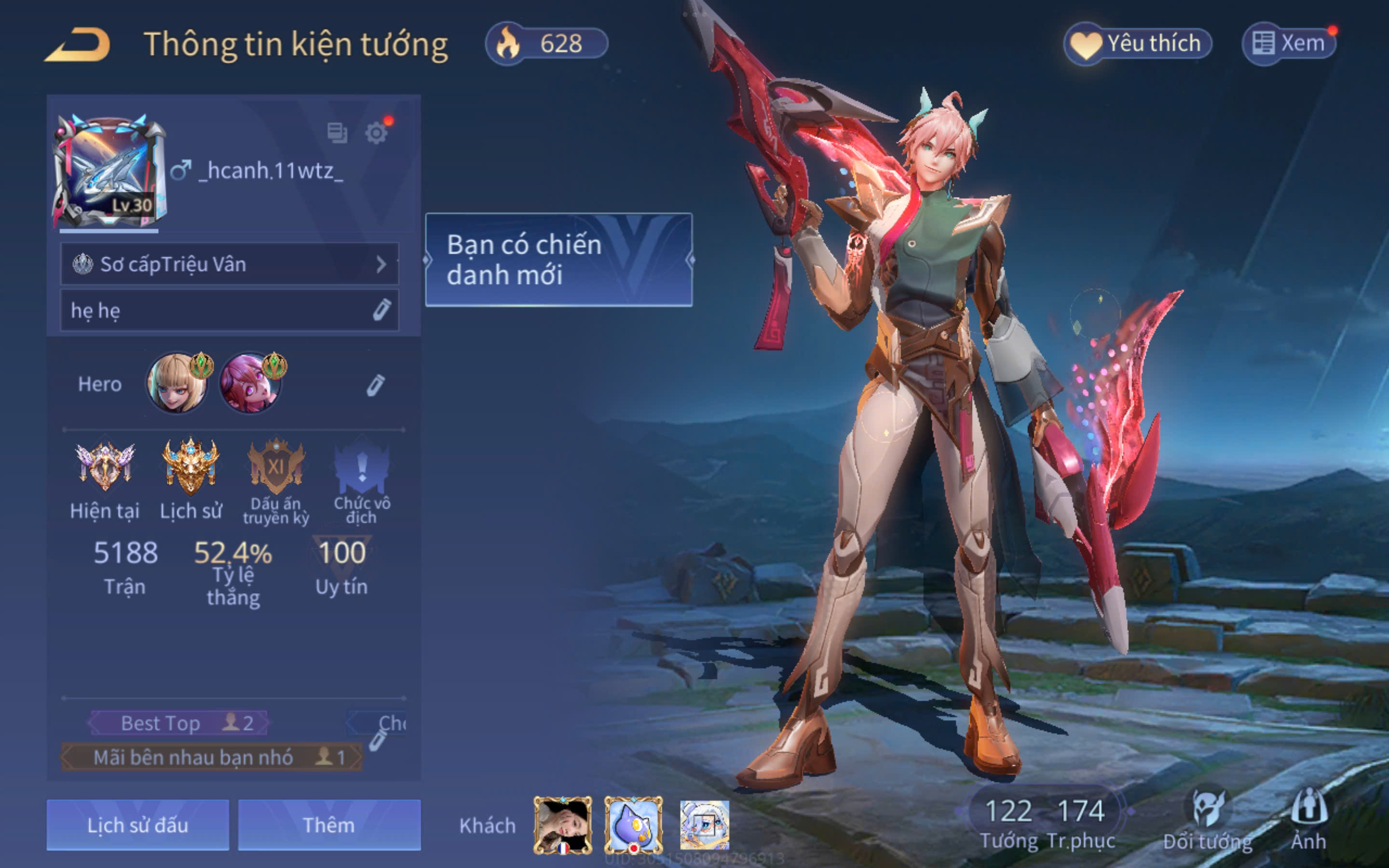Select the blonde hero portrait
Screen dimensions: 1389x868
click(x=176, y=383)
